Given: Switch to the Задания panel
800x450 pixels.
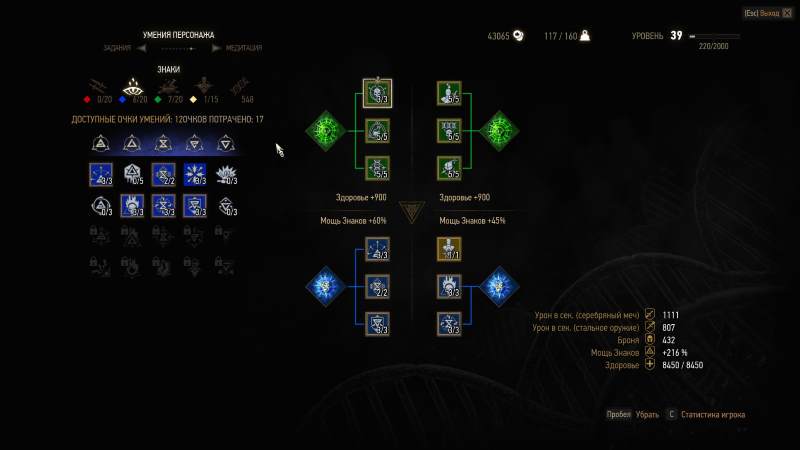Looking at the screenshot, I should tap(117, 47).
